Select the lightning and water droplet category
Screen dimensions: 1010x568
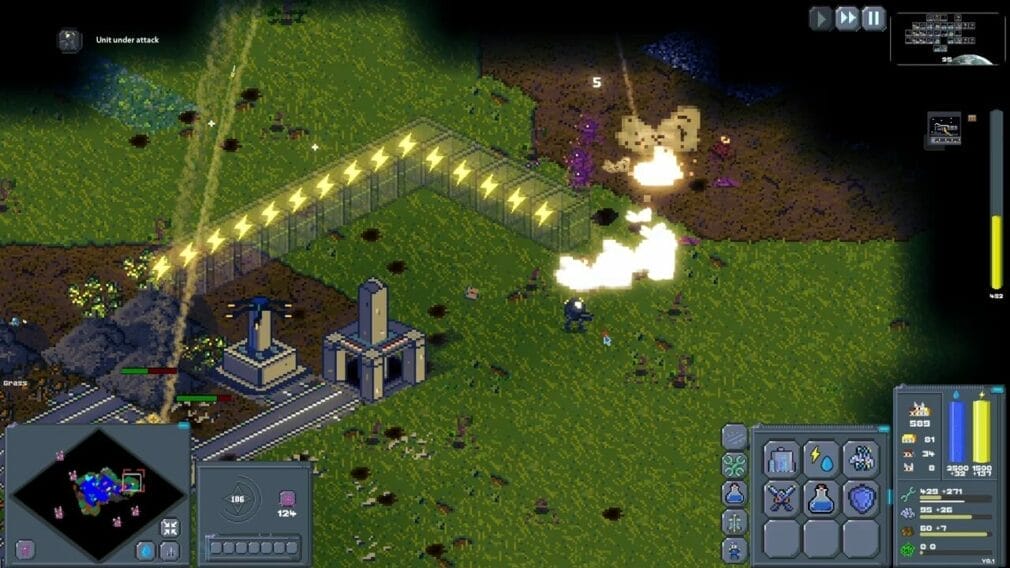[821, 459]
